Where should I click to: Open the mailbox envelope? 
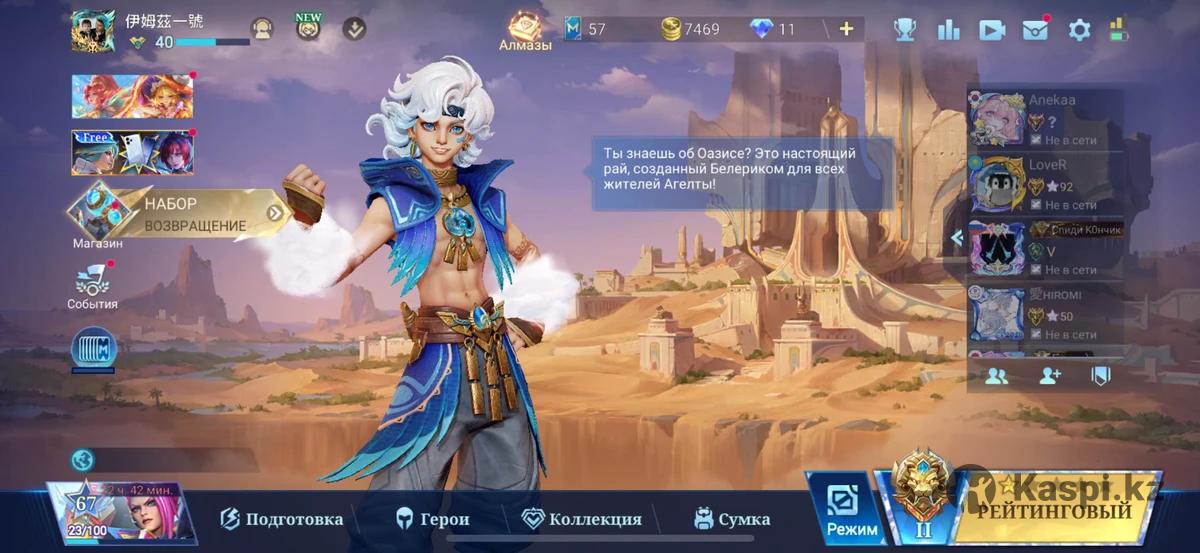[x=1035, y=30]
